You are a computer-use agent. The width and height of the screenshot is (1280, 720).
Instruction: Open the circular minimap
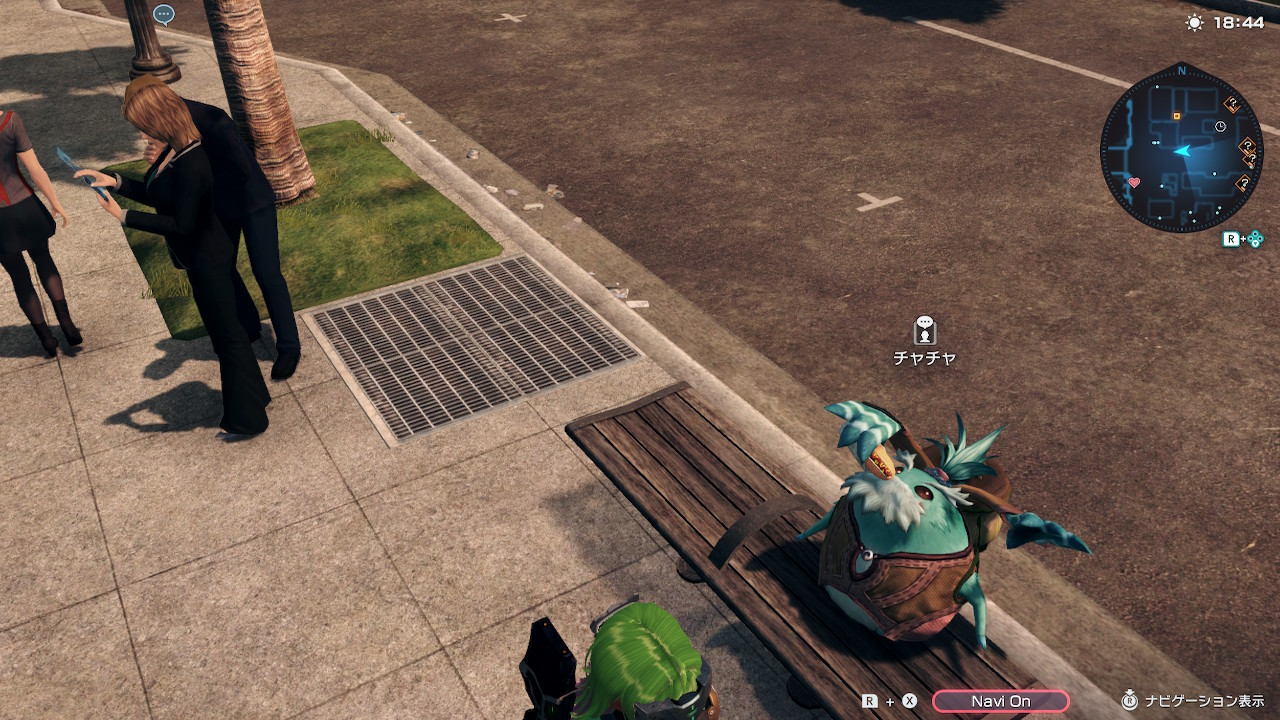click(x=1181, y=148)
